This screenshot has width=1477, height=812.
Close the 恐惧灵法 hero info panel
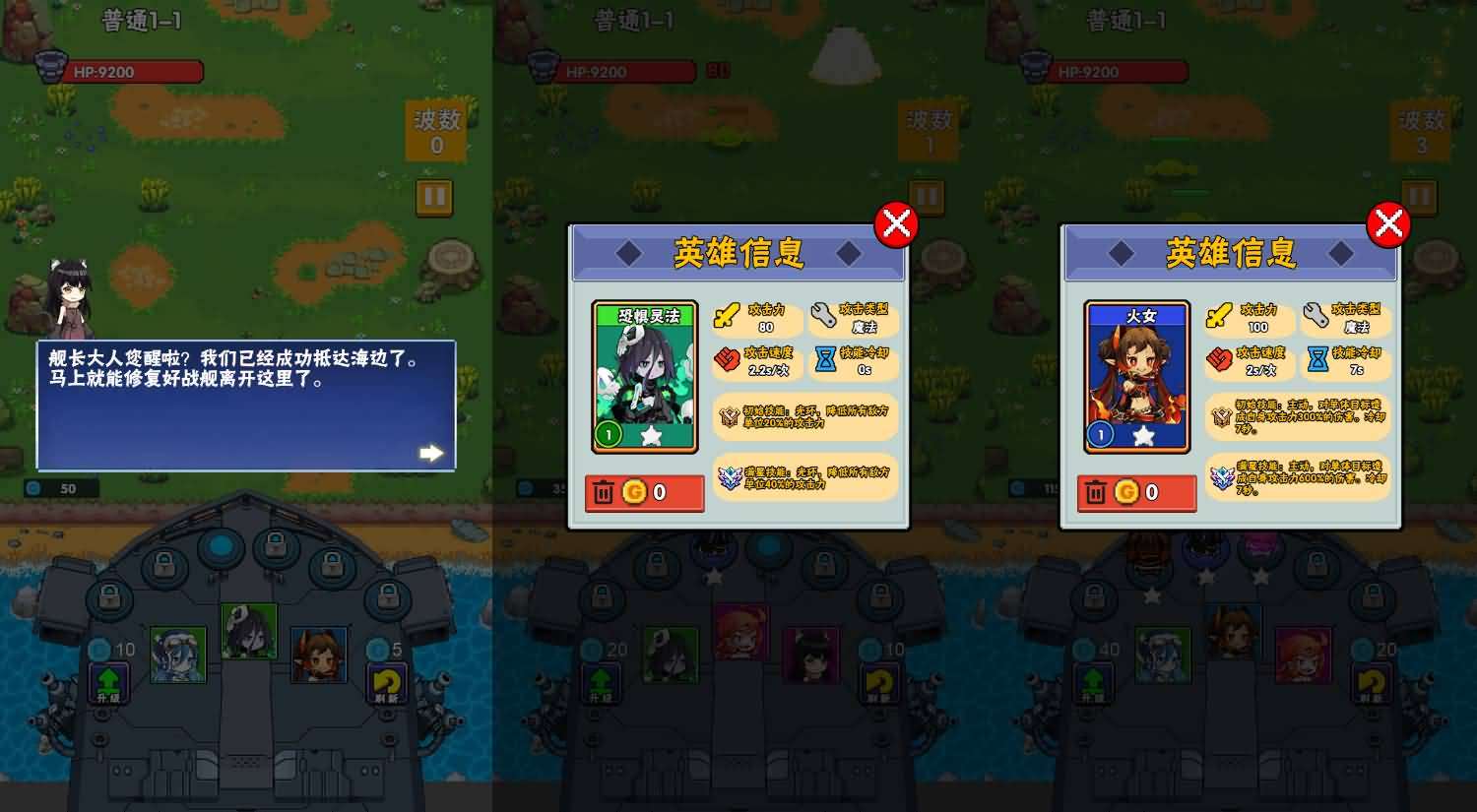click(x=896, y=224)
